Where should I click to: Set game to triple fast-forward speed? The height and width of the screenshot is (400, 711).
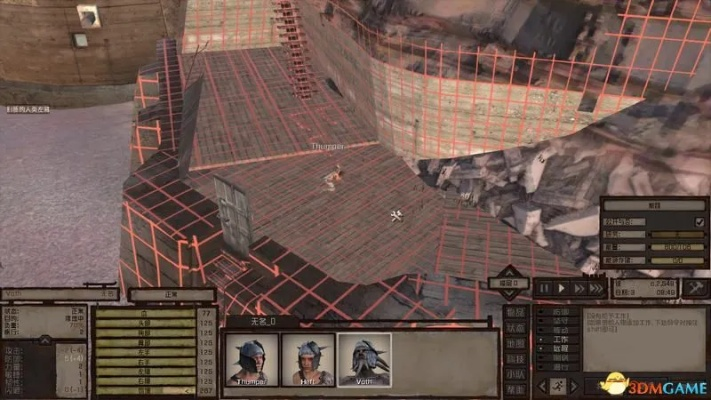597,288
